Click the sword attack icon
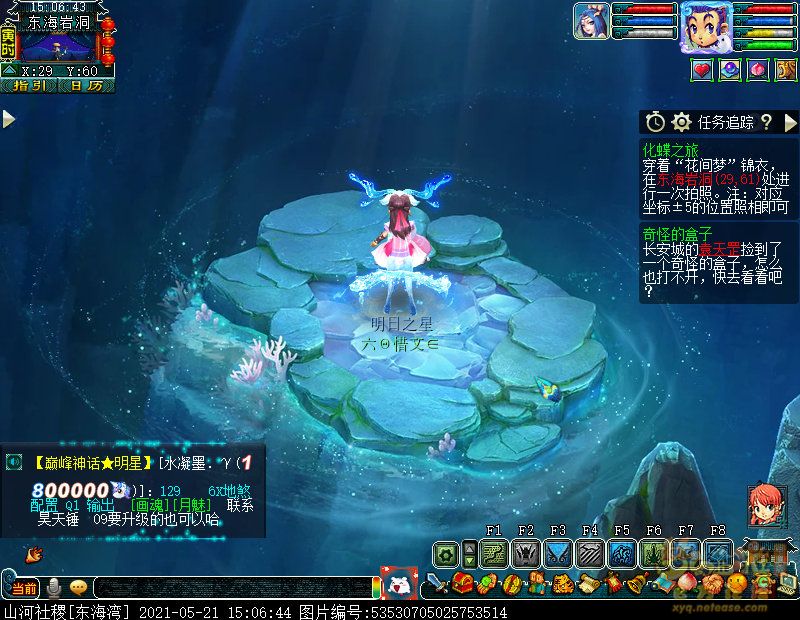Image resolution: width=800 pixels, height=620 pixels. click(438, 583)
